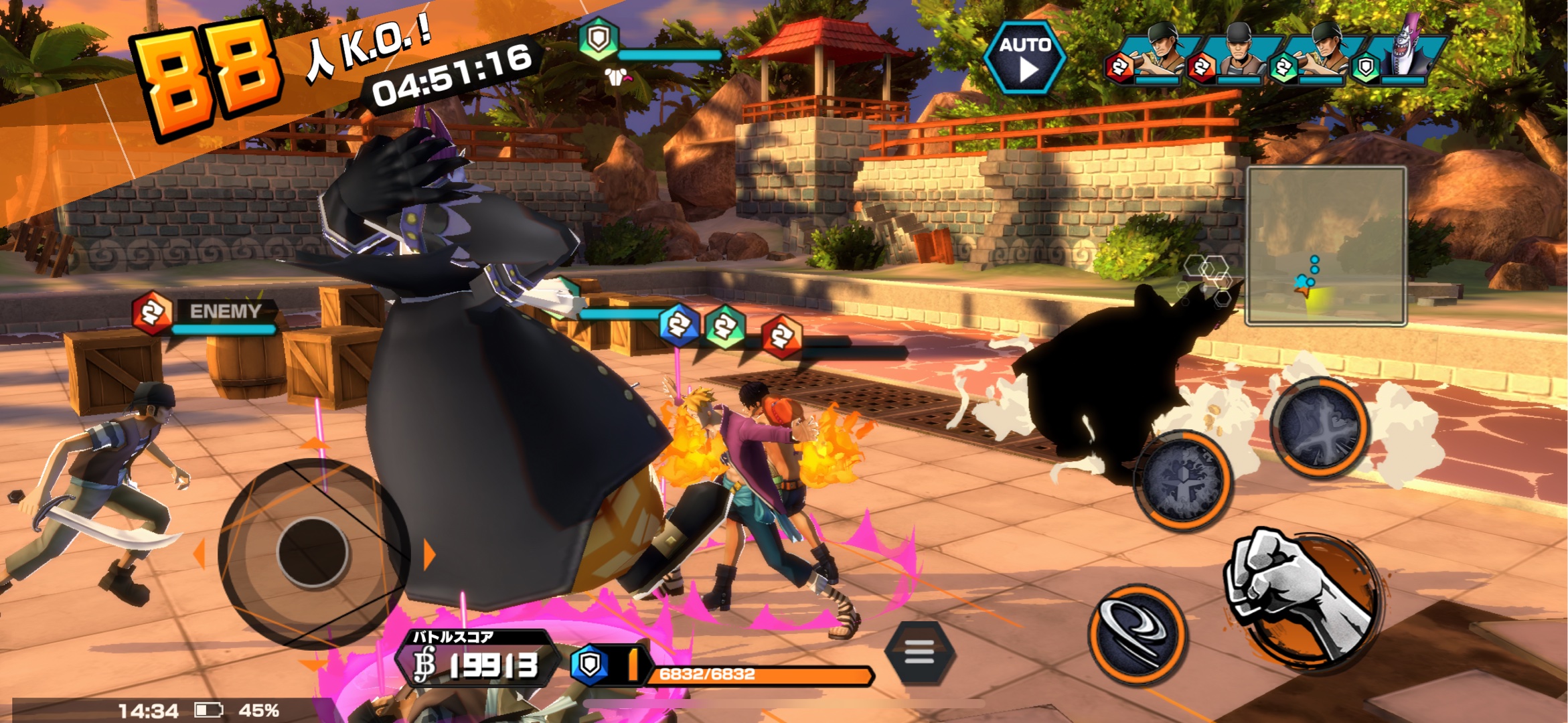The width and height of the screenshot is (1568, 723).
Task: Tap the virtual joystick knob
Action: pos(313,553)
